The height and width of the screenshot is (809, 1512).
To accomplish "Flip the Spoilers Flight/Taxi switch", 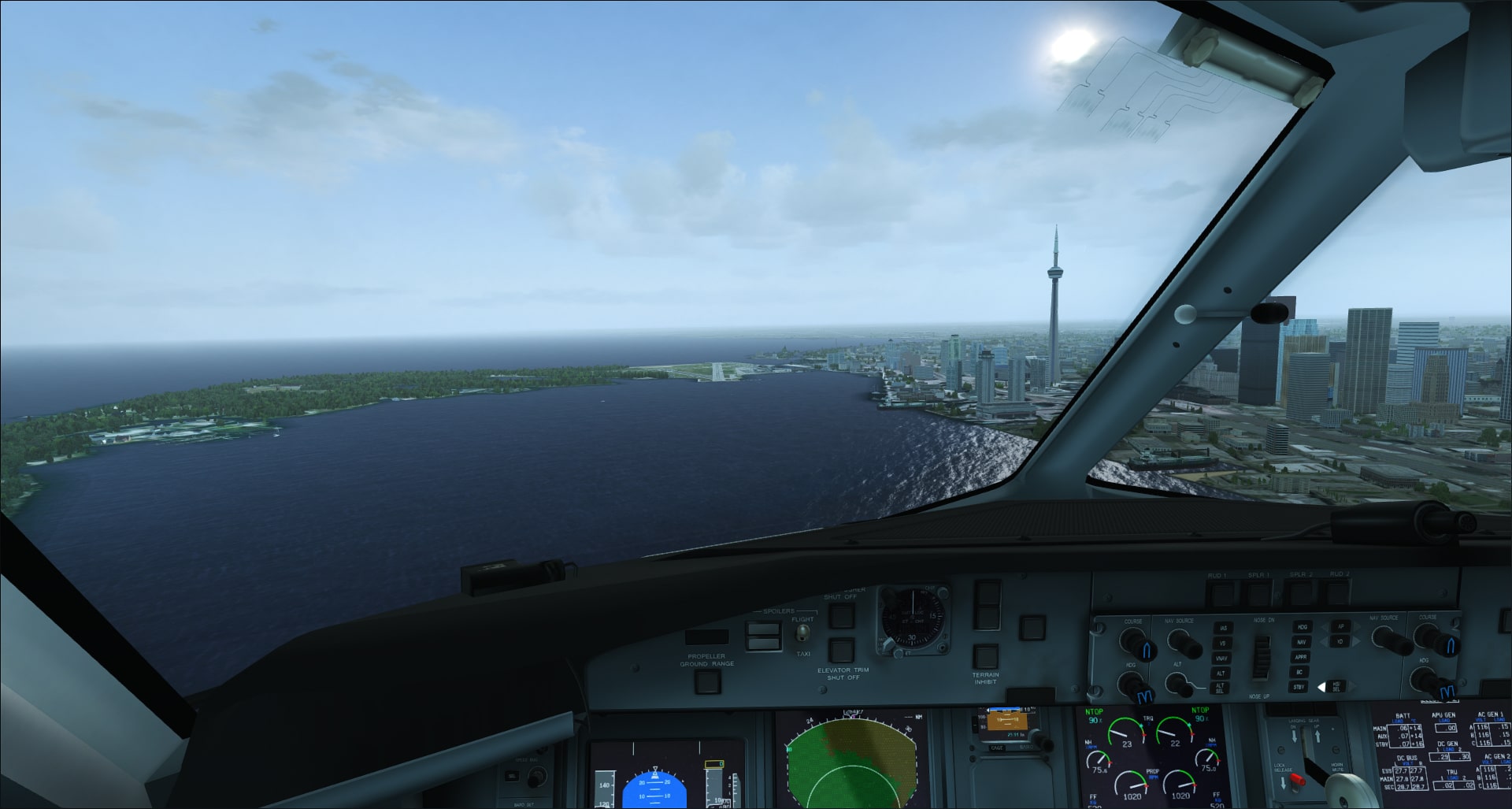I will (802, 633).
